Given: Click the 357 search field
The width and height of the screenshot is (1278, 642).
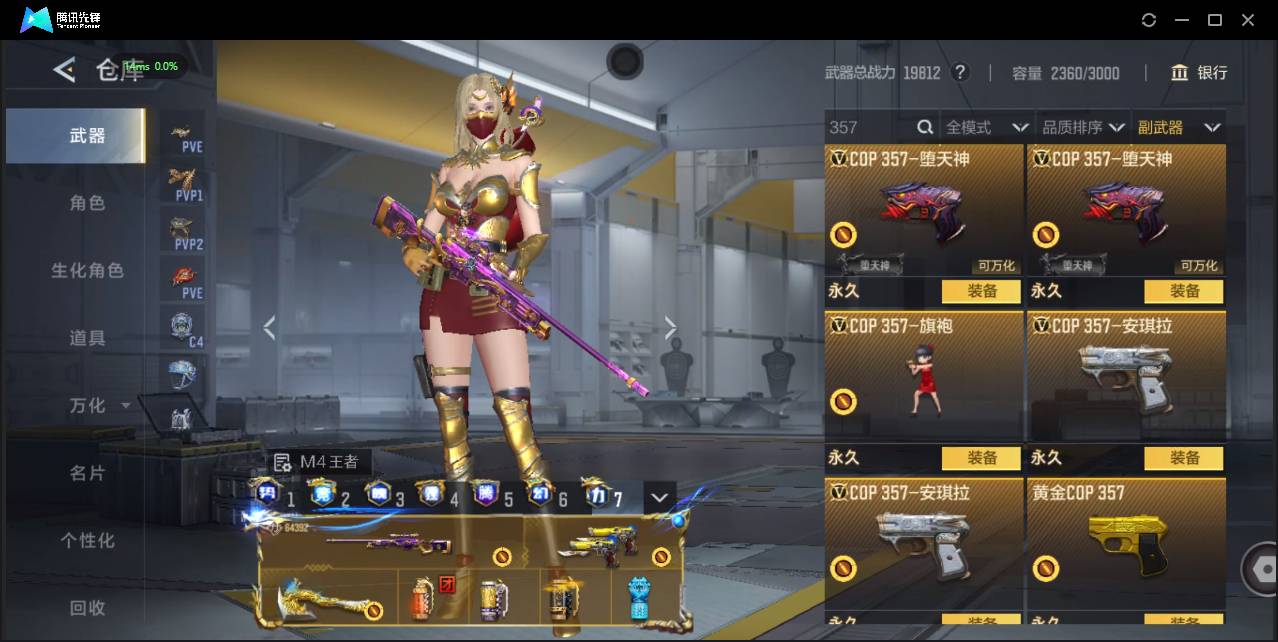Looking at the screenshot, I should 868,127.
